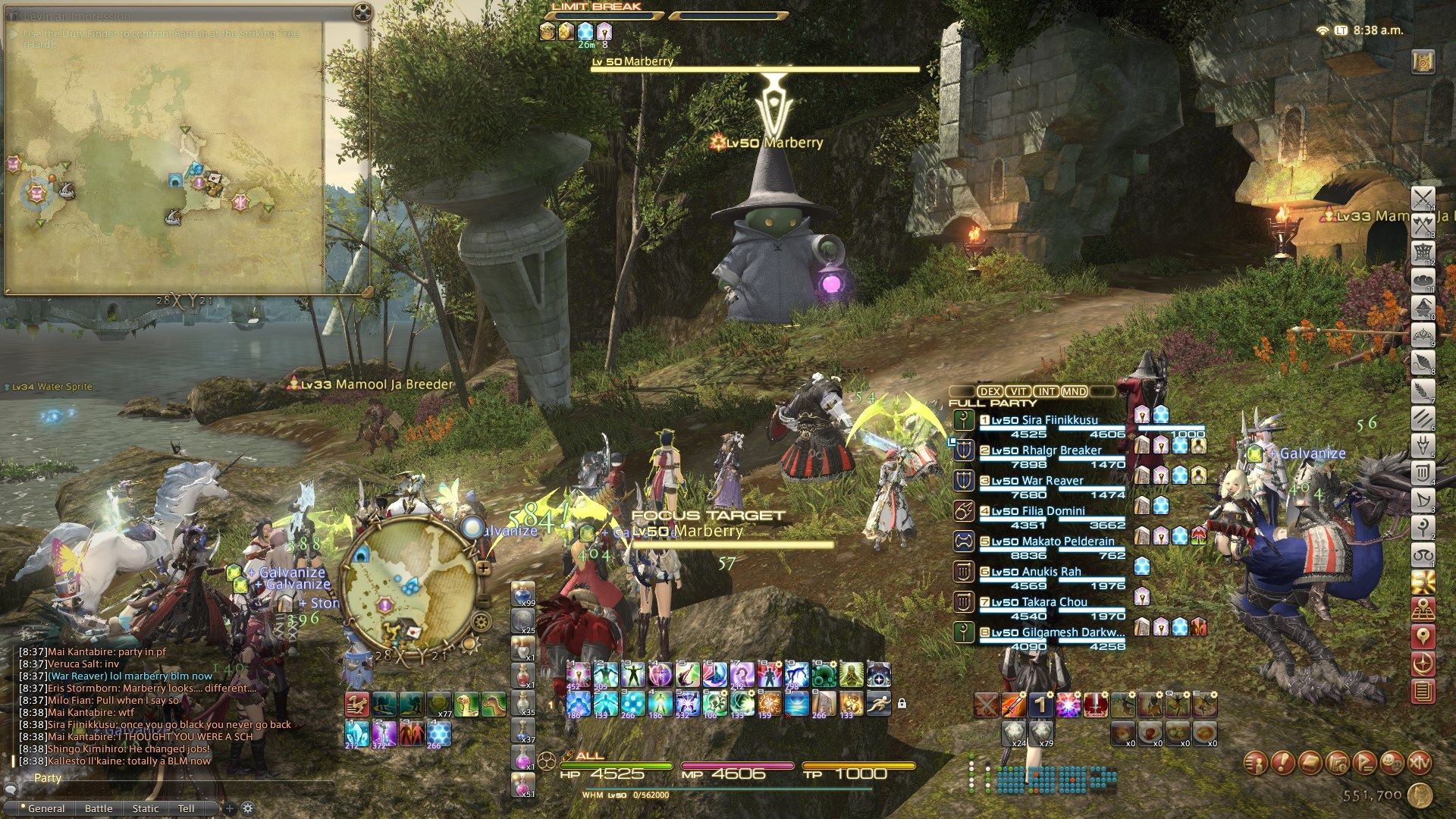Switch to the Battle chat tab
The image size is (1456, 819).
[x=99, y=808]
